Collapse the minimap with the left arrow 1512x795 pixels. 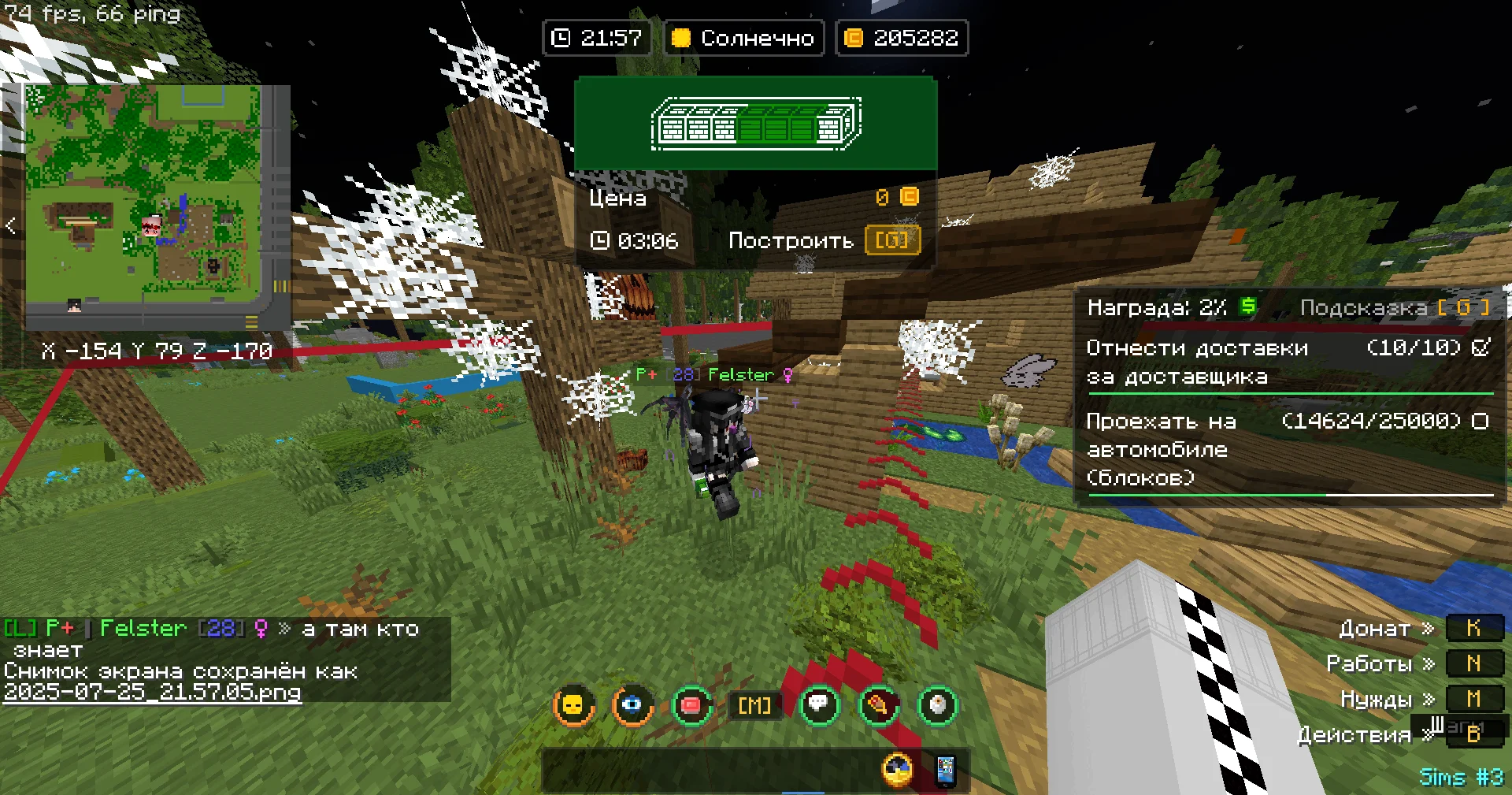point(10,226)
